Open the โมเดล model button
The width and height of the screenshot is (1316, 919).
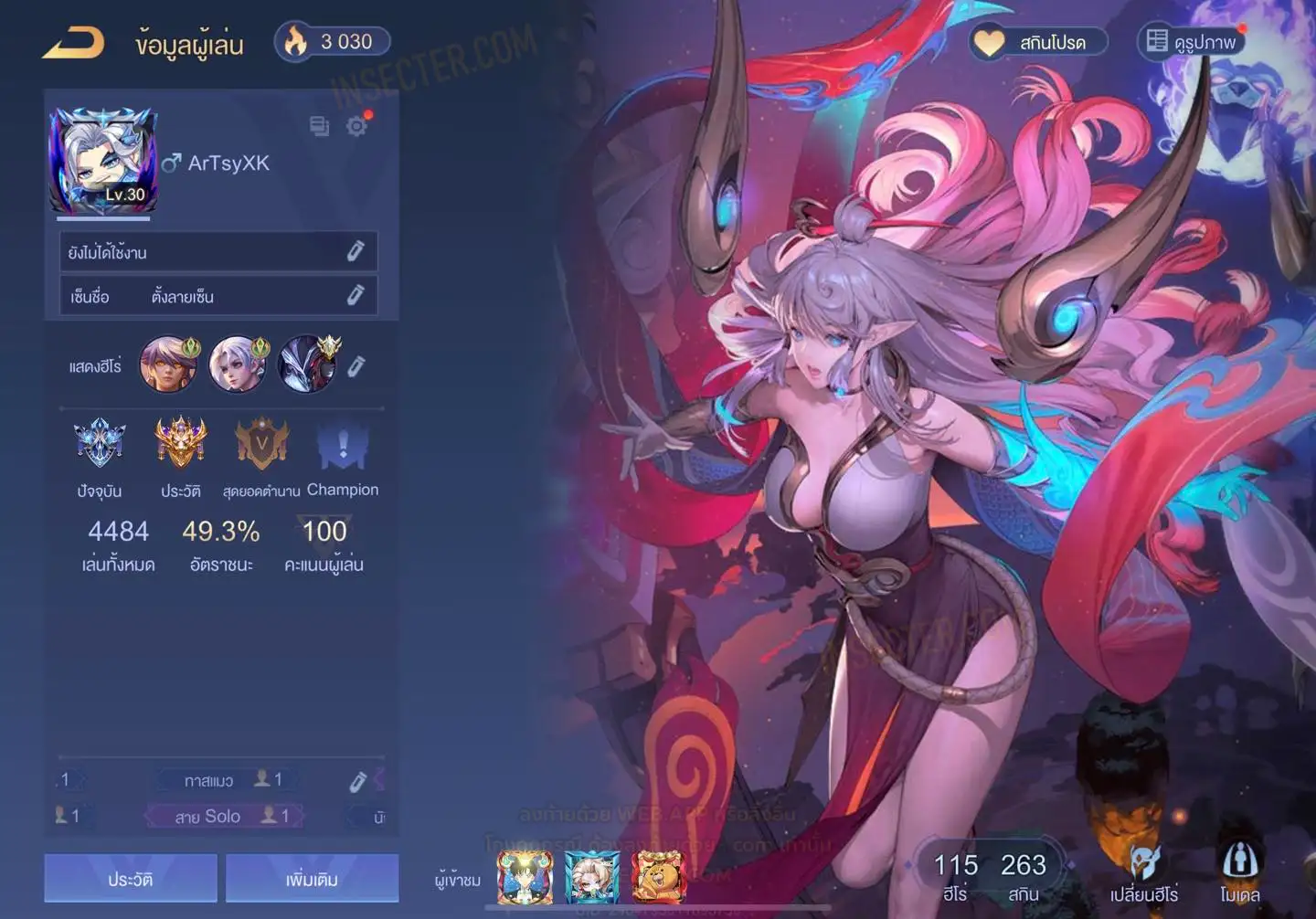click(x=1239, y=874)
